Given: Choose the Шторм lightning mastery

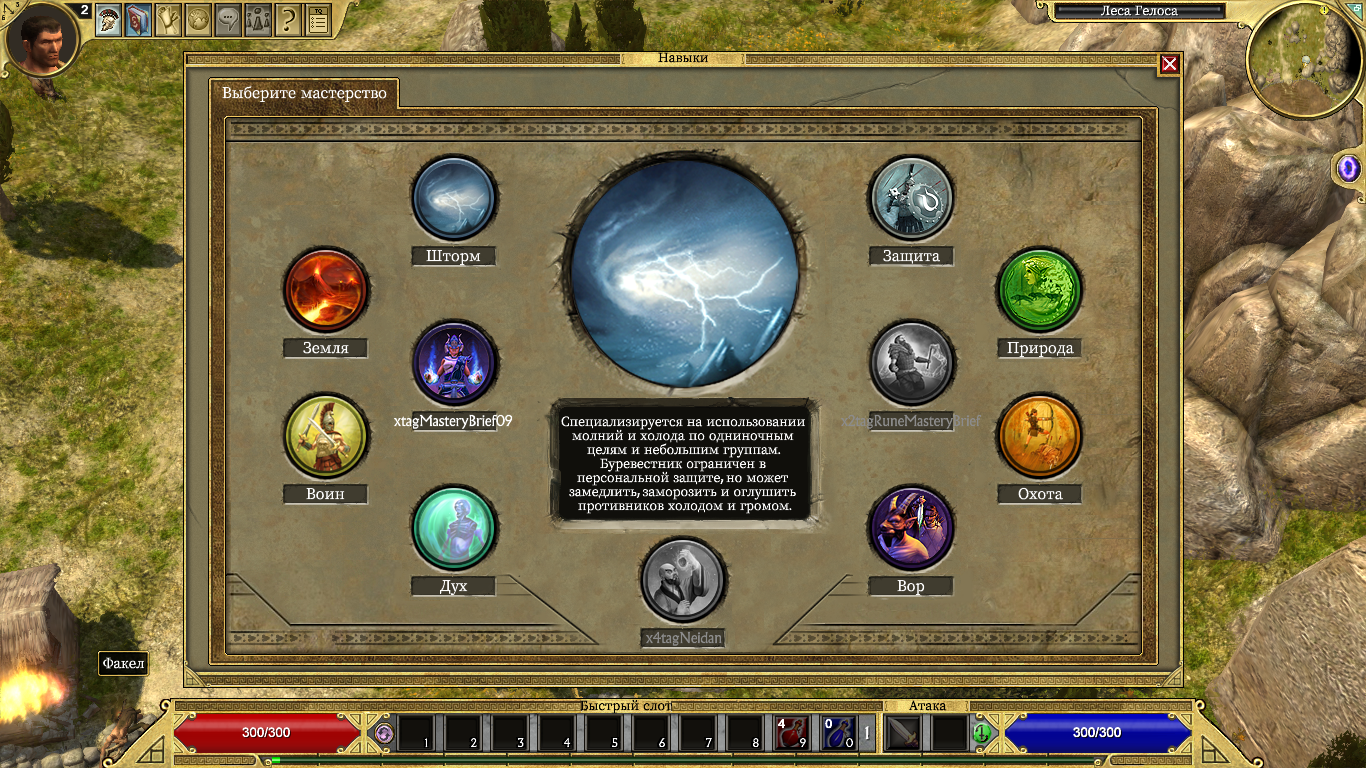Looking at the screenshot, I should [x=454, y=198].
